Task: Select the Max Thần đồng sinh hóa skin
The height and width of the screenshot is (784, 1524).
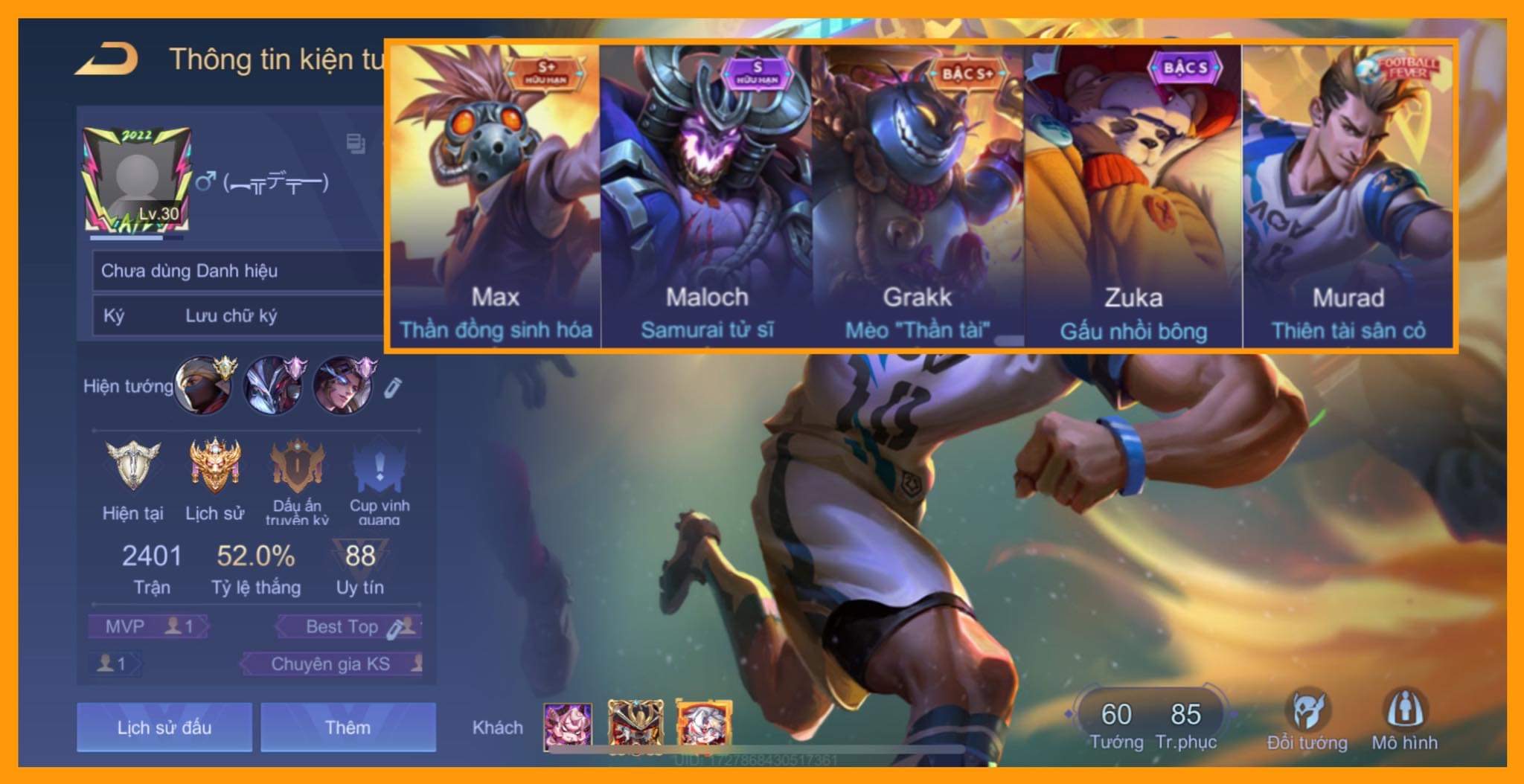Action: pyautogui.click(x=495, y=195)
